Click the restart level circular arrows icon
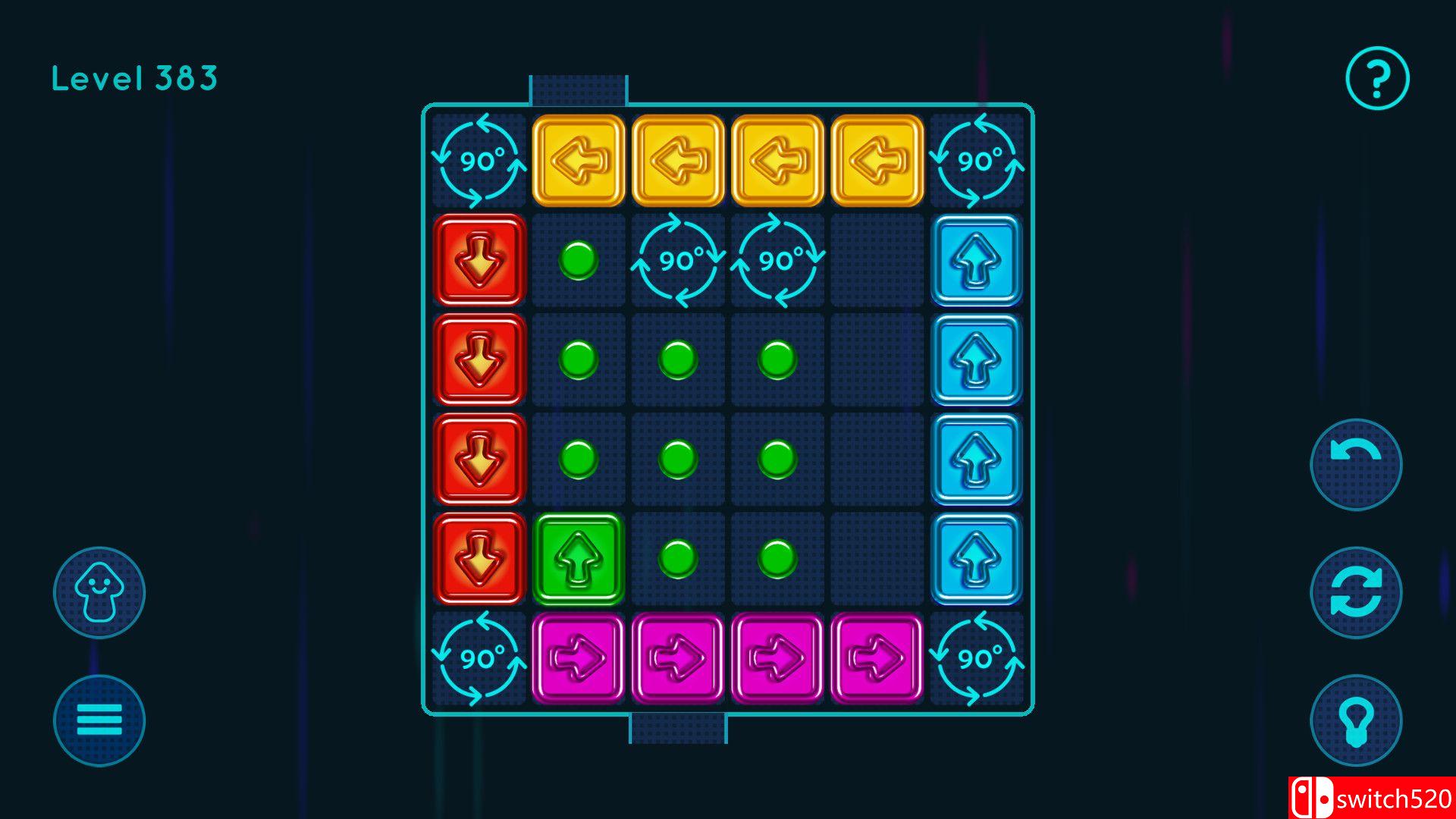The width and height of the screenshot is (1456, 819). point(1355,594)
